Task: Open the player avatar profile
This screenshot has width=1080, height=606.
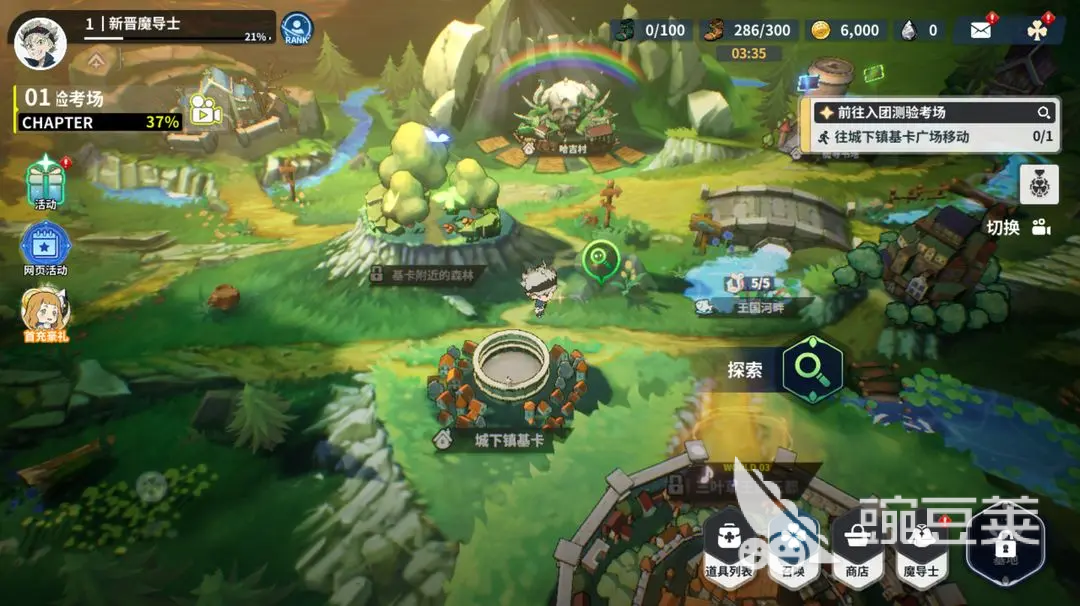Action: [40, 42]
